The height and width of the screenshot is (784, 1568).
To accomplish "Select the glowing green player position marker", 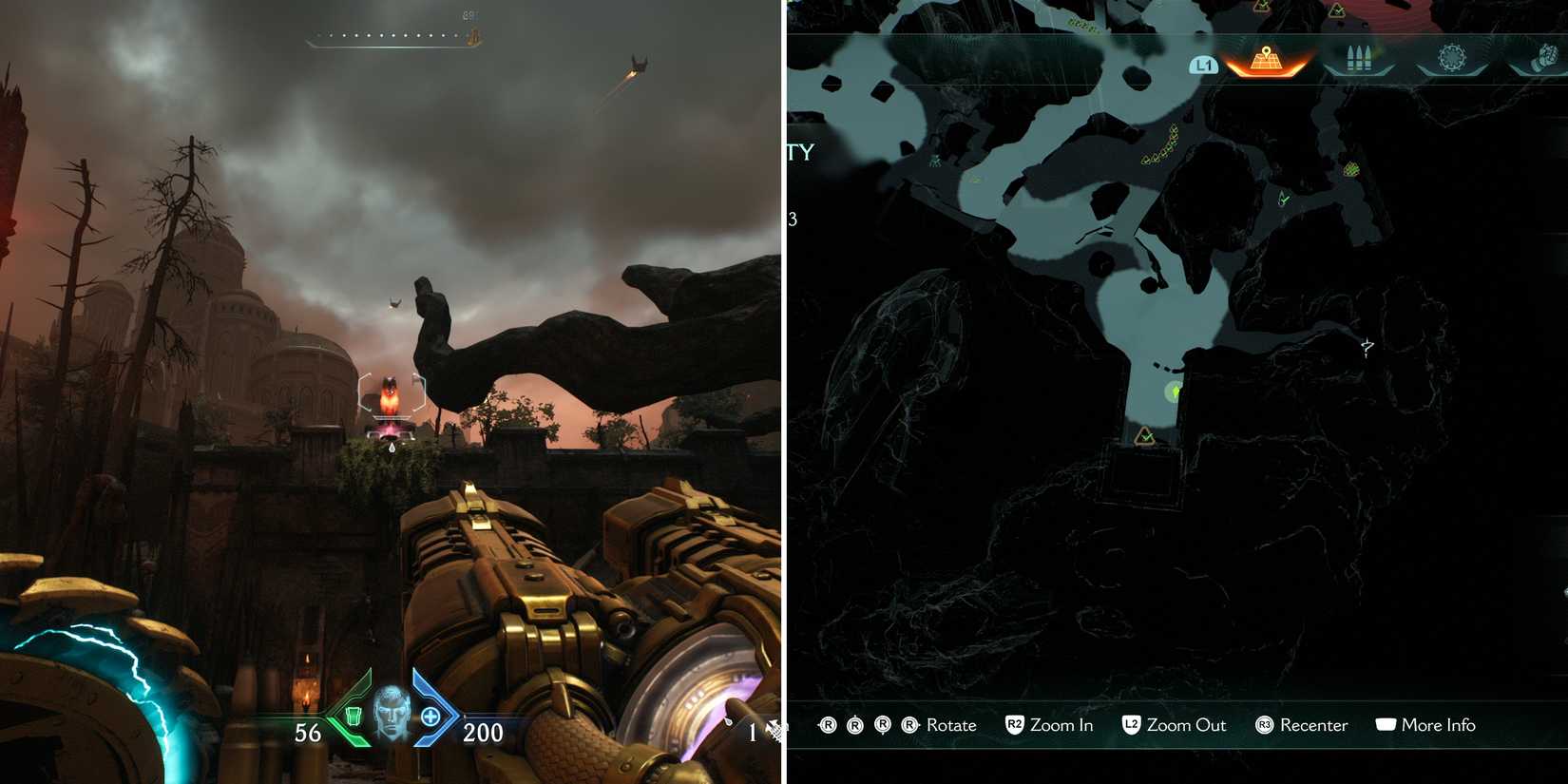I will tap(1175, 392).
